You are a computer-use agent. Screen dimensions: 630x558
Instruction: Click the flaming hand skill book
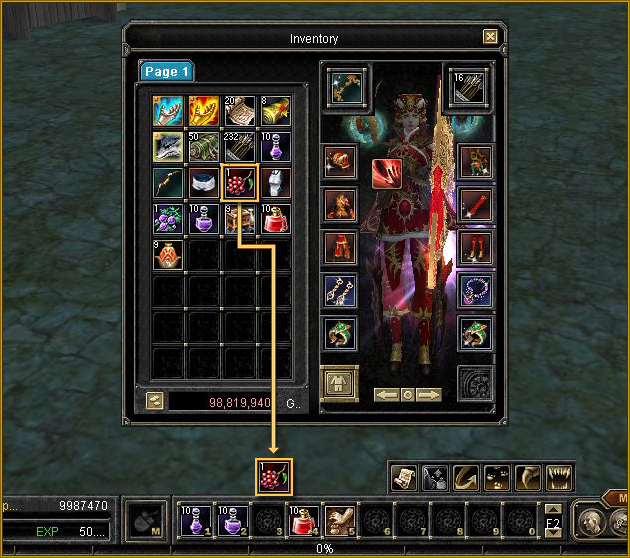(x=203, y=111)
